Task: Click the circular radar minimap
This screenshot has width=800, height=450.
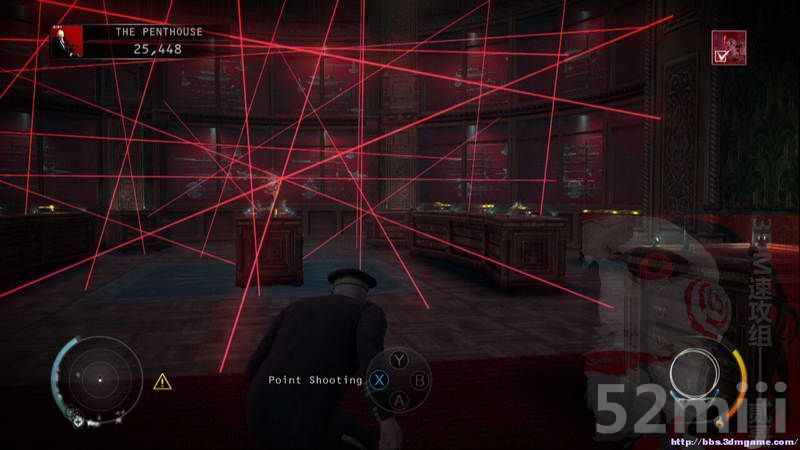Action: [x=98, y=378]
